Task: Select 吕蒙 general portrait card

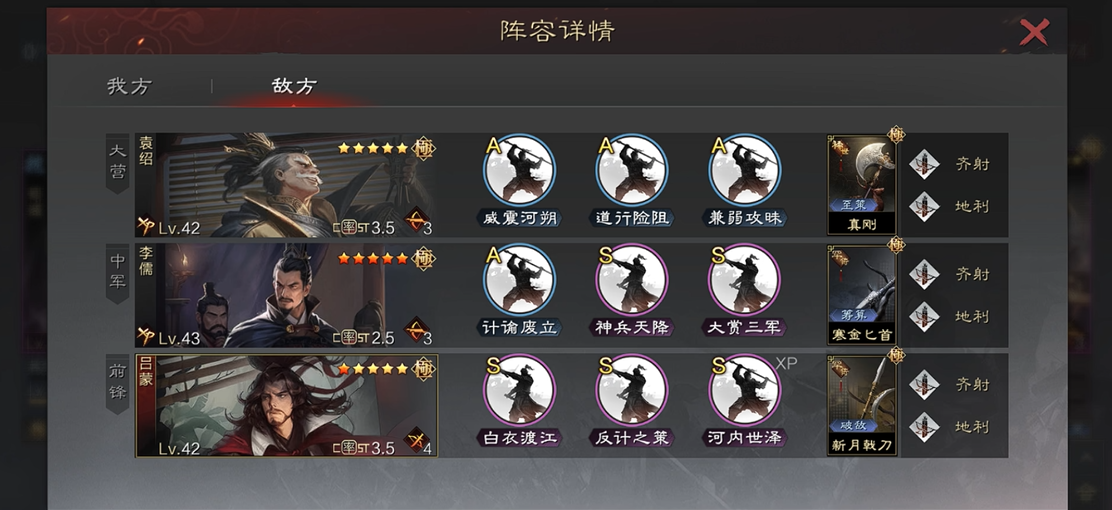Action: tap(286, 405)
